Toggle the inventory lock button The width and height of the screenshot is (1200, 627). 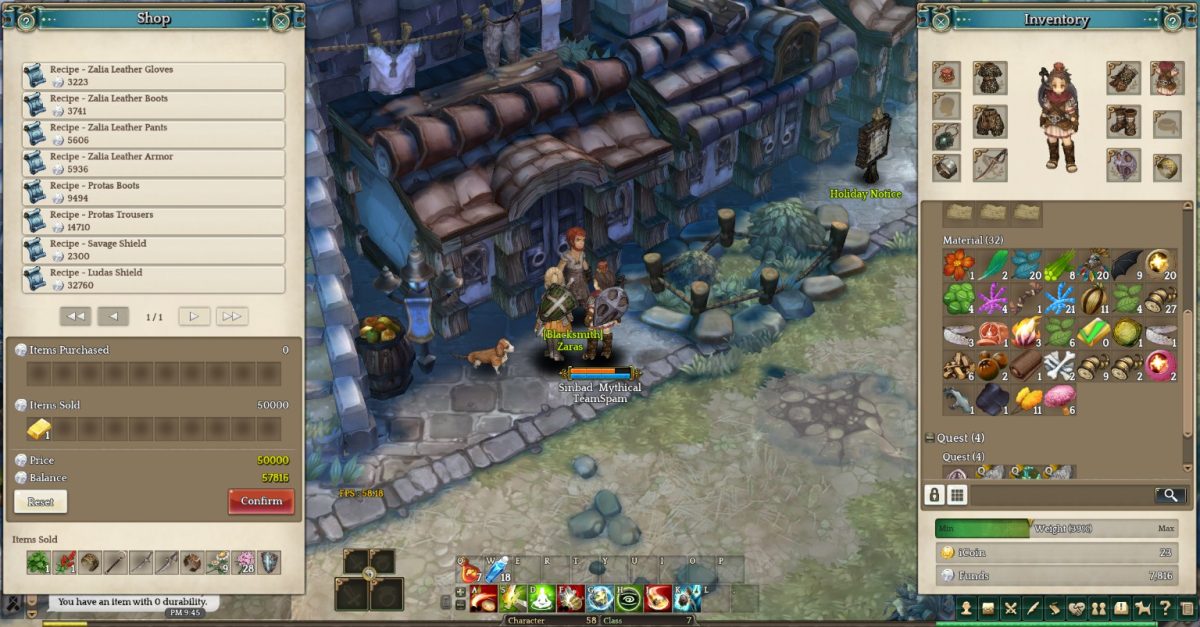934,495
